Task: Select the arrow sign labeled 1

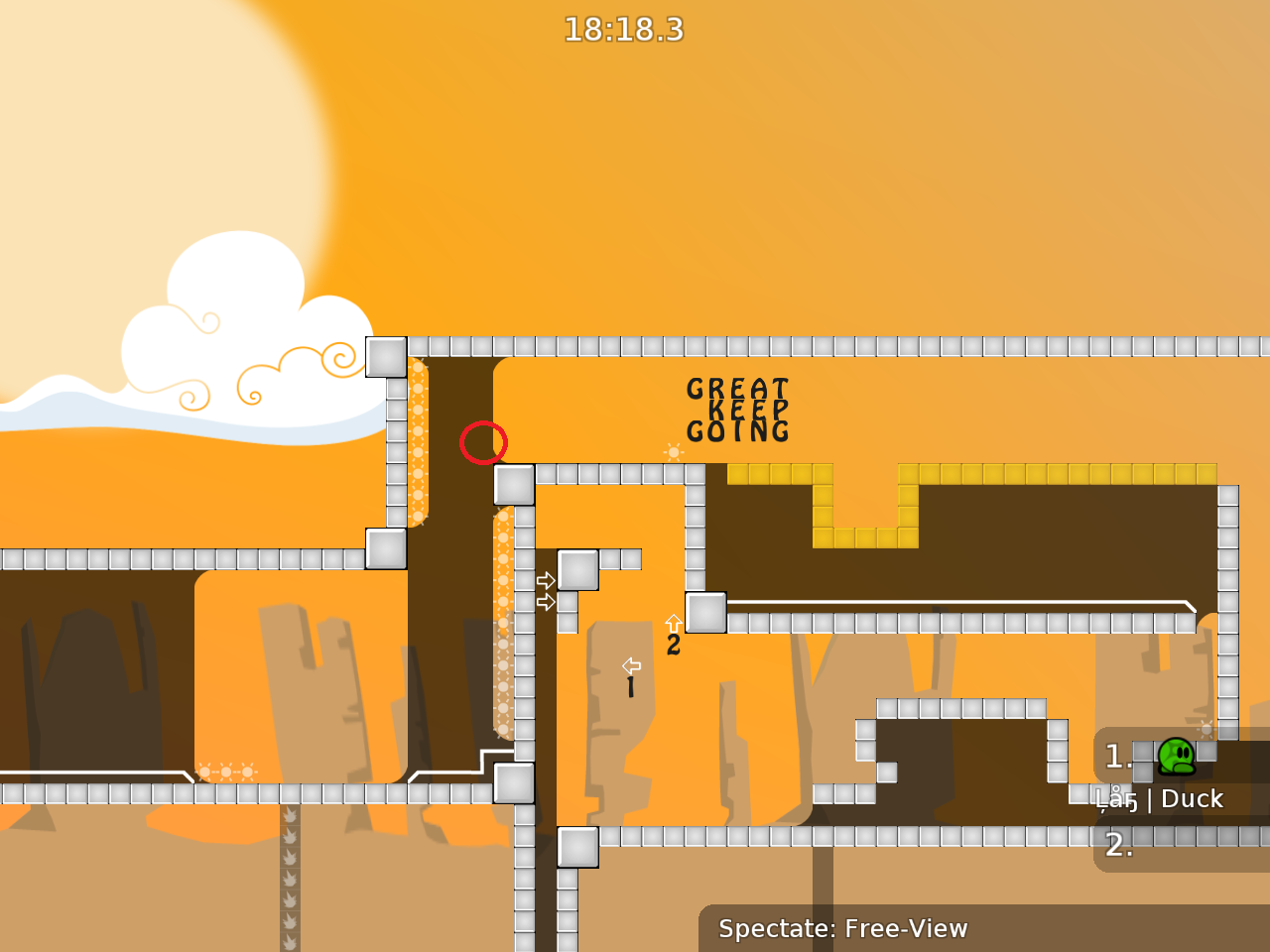Action: click(630, 672)
